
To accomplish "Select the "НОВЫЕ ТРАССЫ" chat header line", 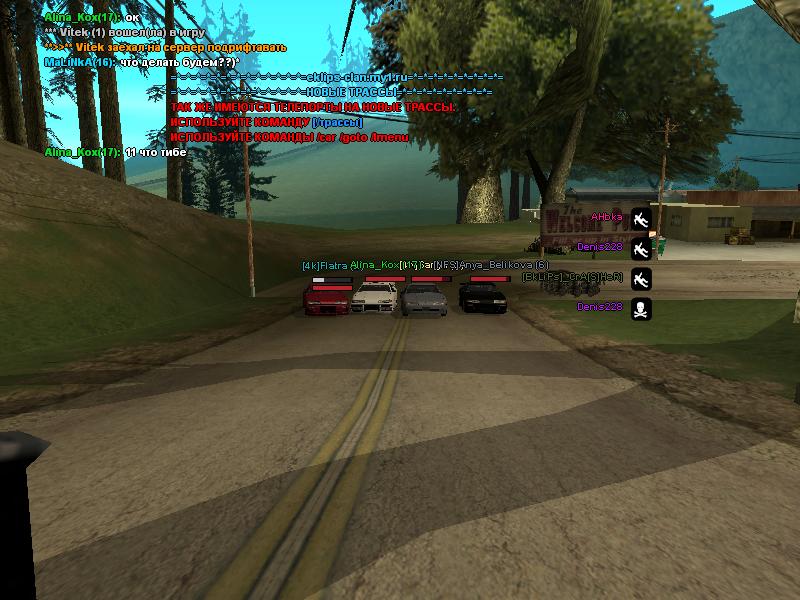I will click(x=331, y=92).
